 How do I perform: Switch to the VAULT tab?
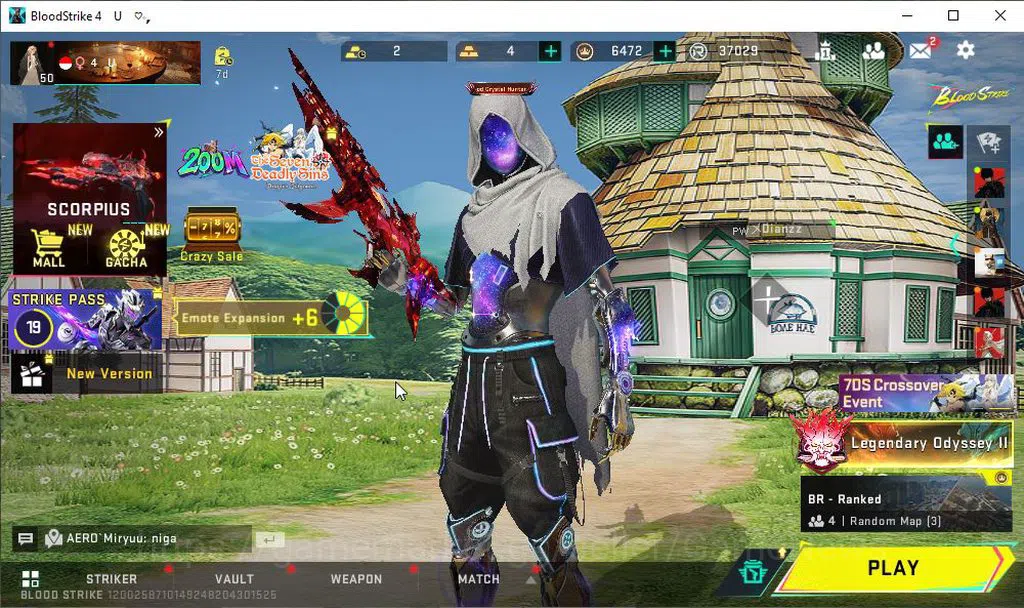(x=234, y=579)
